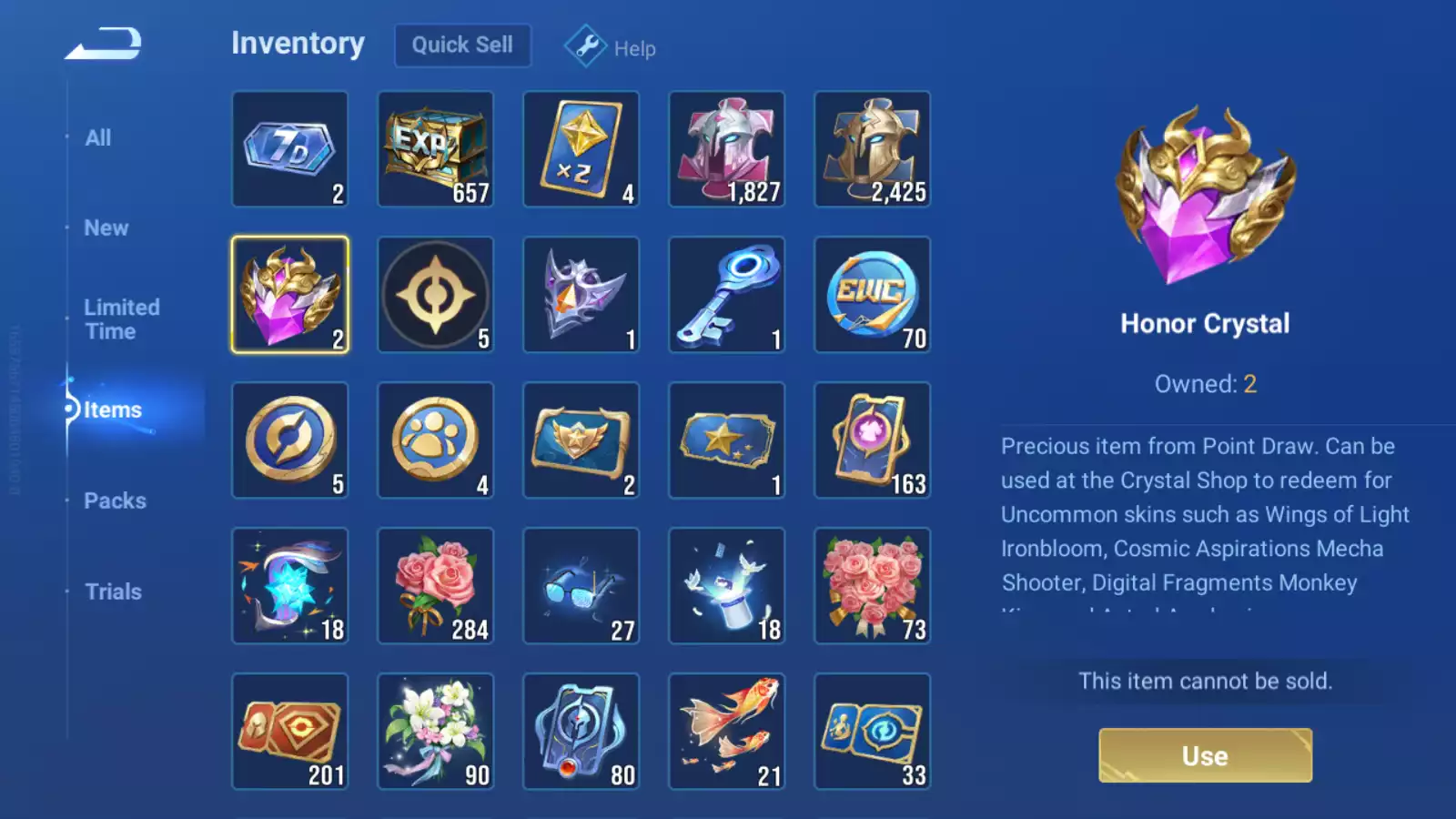Image resolution: width=1456 pixels, height=819 pixels.
Task: Show the New items tab
Action: coord(106,228)
